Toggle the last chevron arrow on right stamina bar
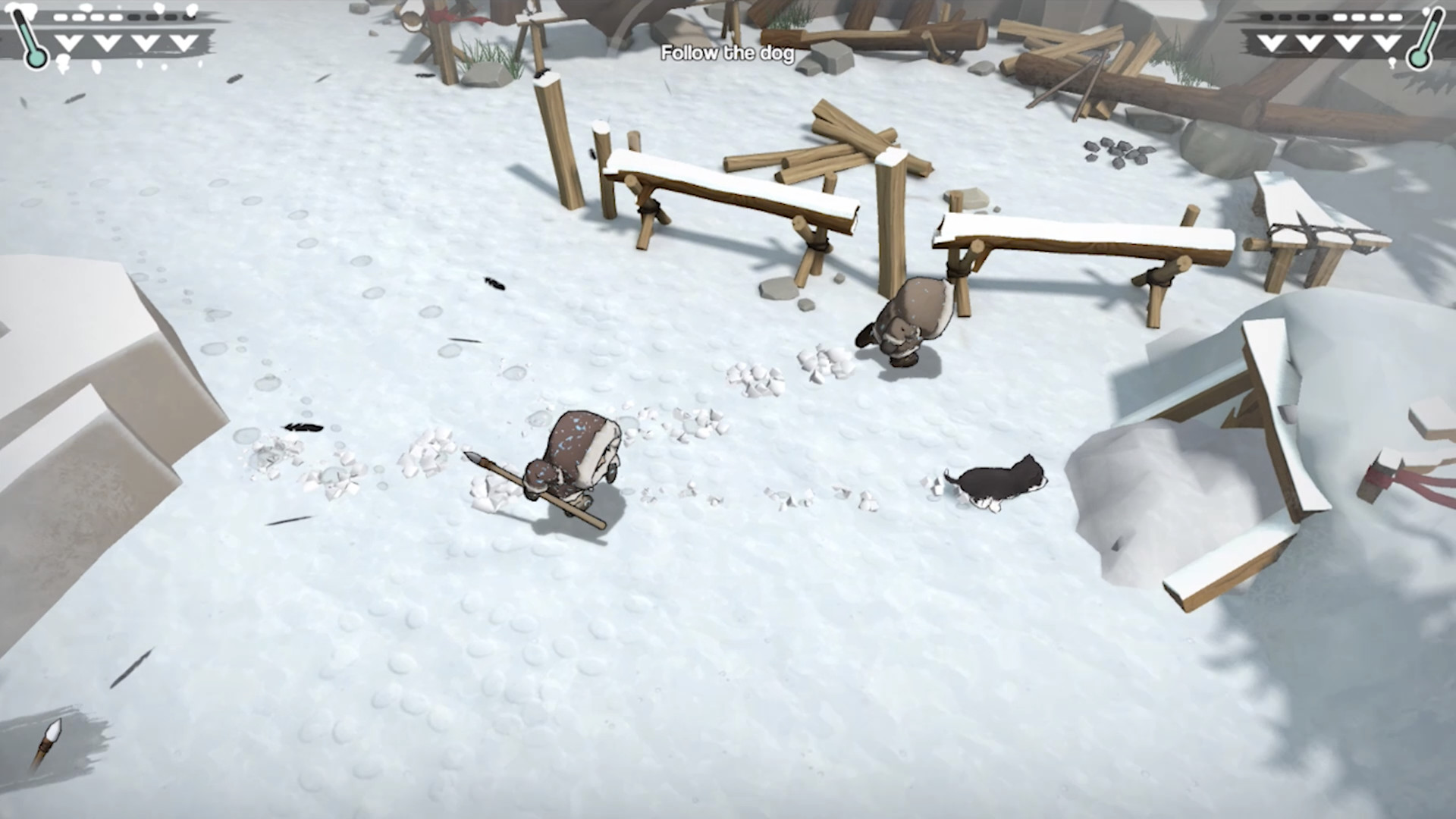This screenshot has height=819, width=1456. click(1386, 41)
